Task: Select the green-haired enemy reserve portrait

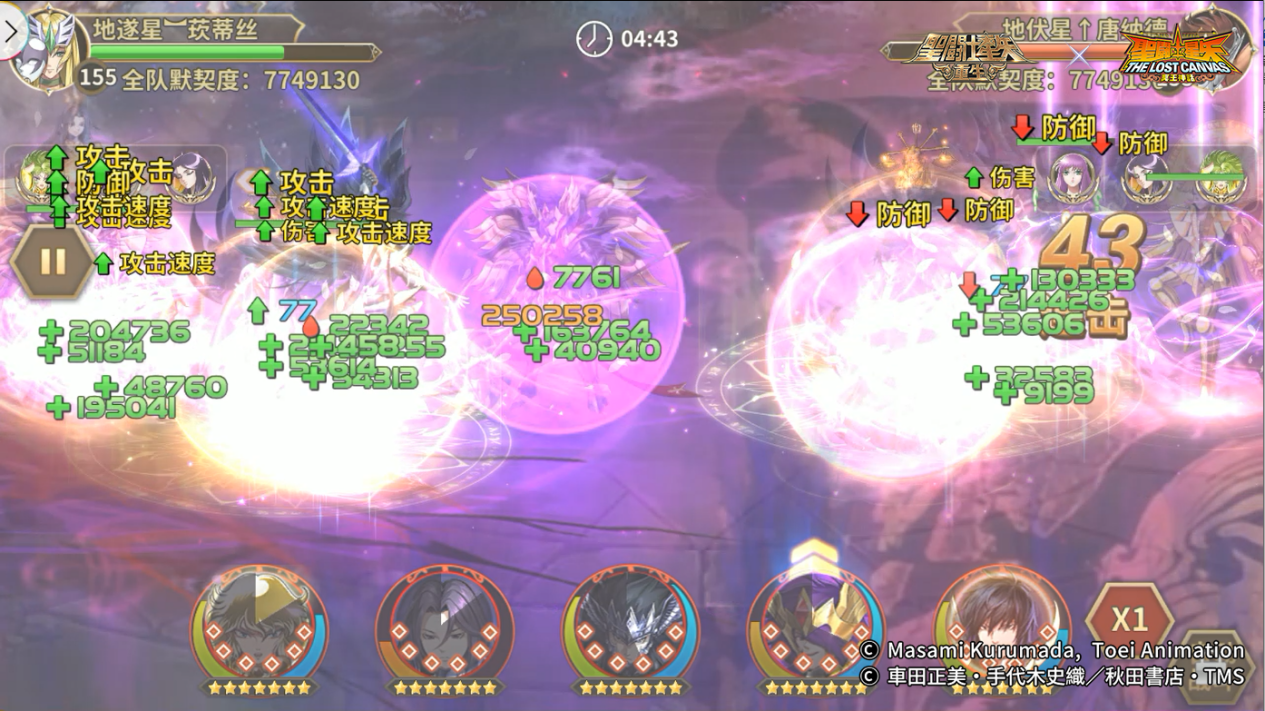Action: [1221, 178]
